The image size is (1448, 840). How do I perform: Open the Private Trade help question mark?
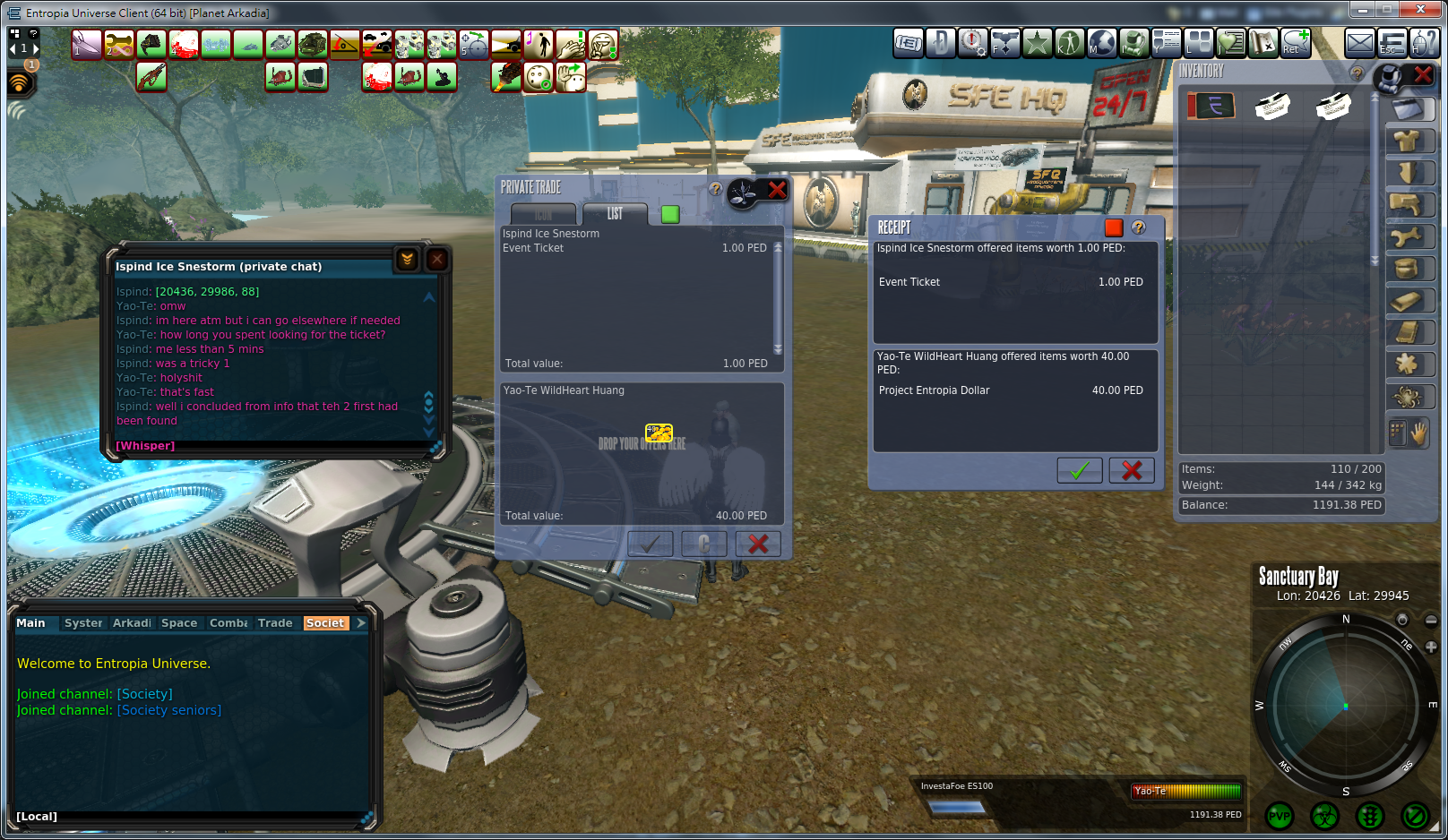[715, 189]
